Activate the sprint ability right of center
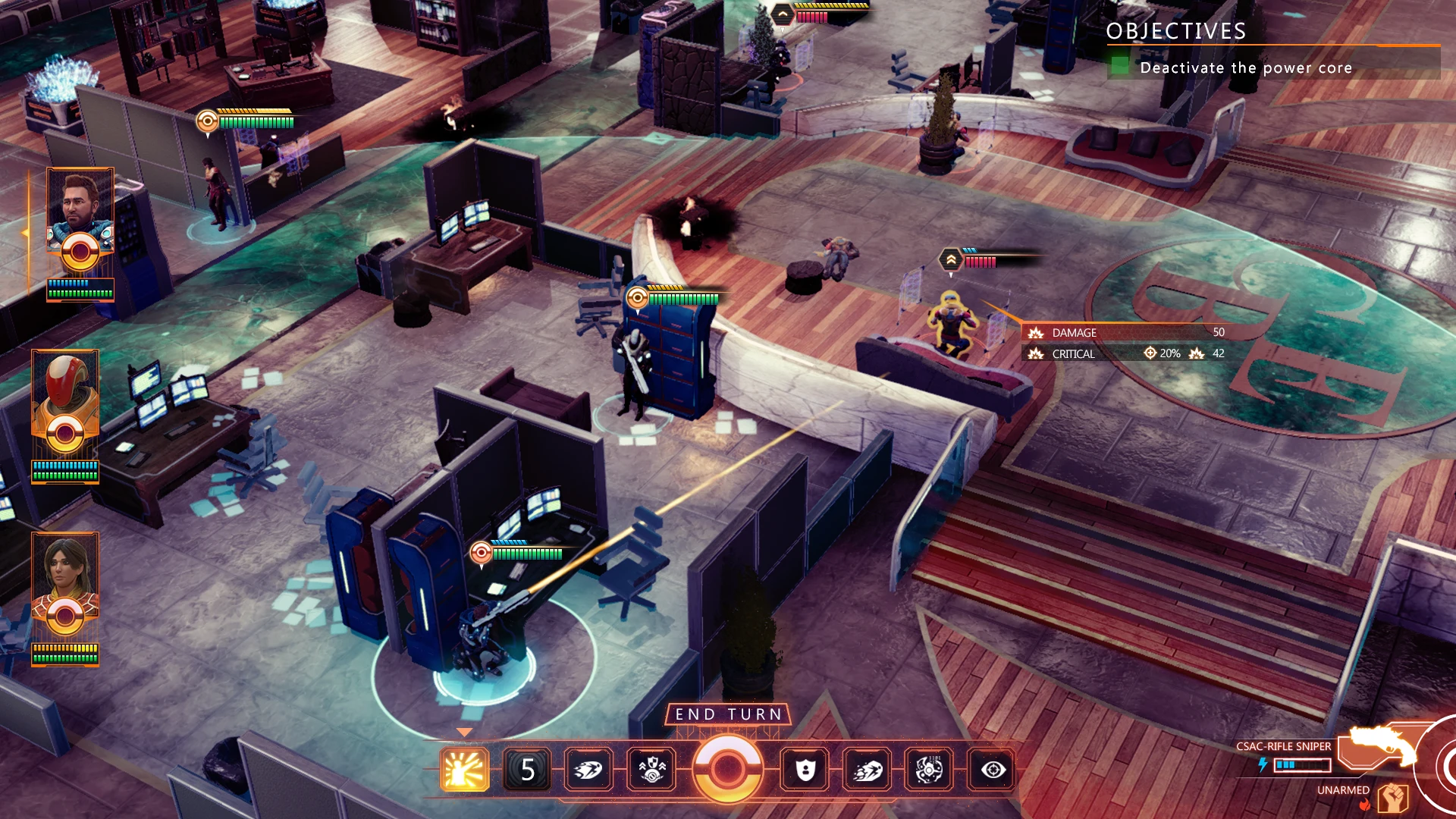The width and height of the screenshot is (1456, 819). tap(869, 770)
